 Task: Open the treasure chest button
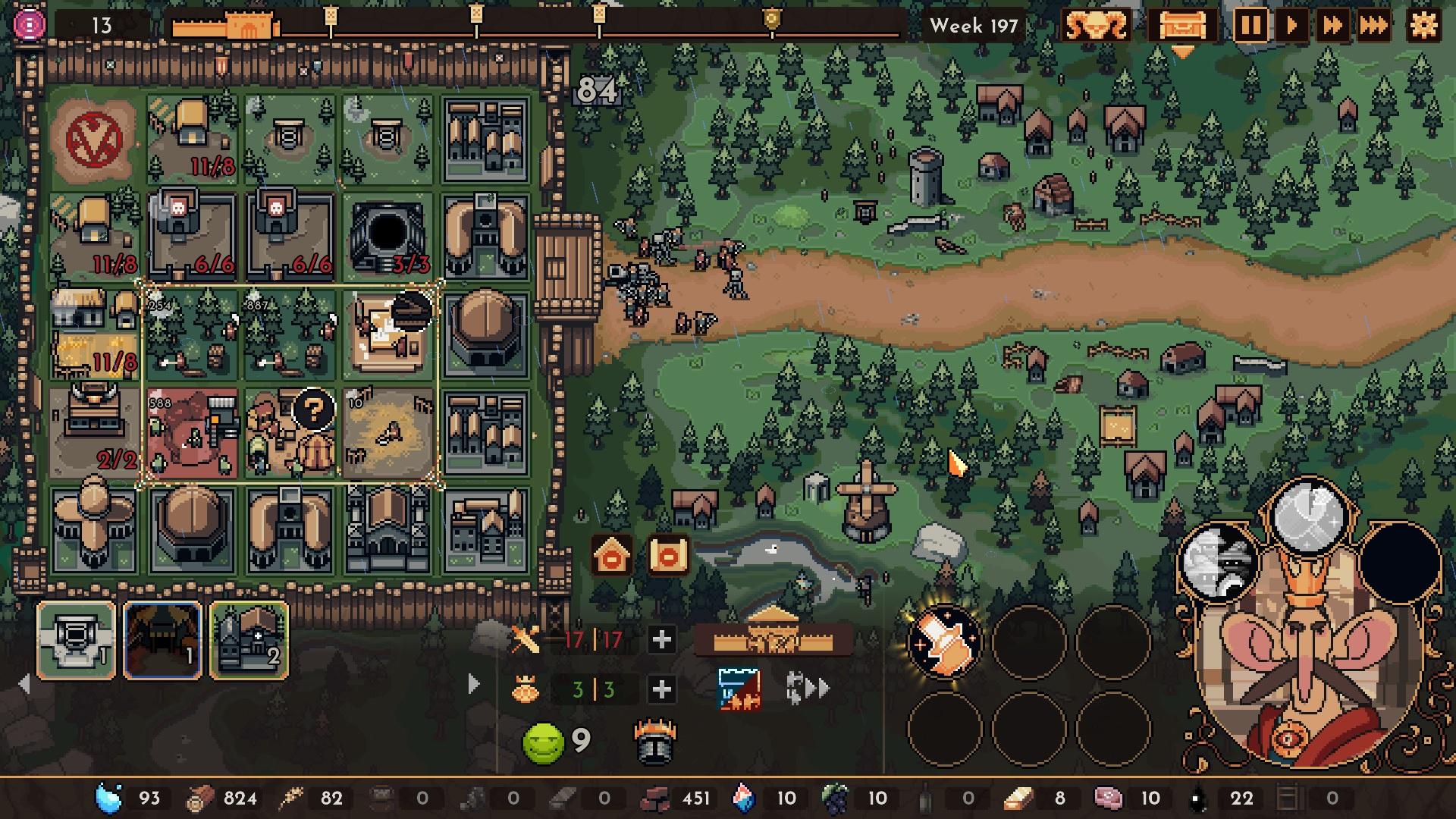coord(1181,27)
